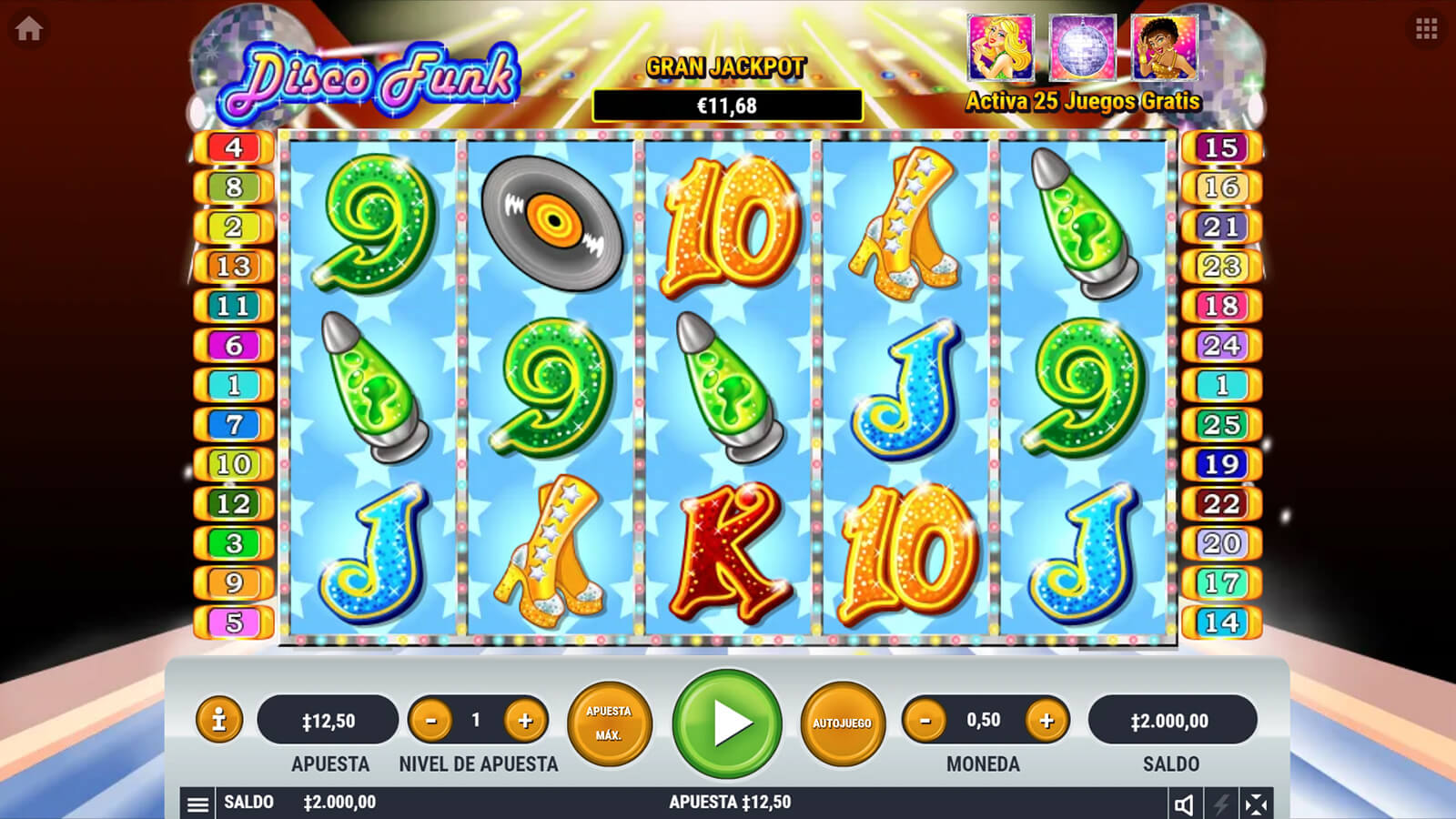Highlight payline number 5 marker
Image resolution: width=1456 pixels, height=819 pixels.
(234, 622)
